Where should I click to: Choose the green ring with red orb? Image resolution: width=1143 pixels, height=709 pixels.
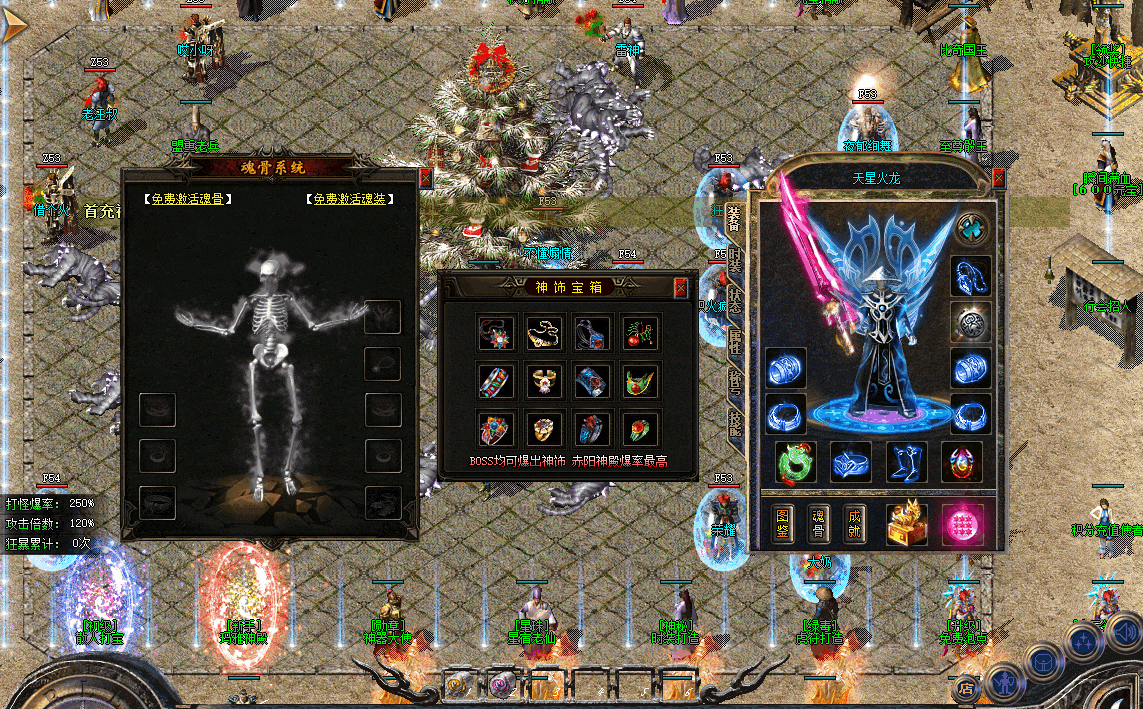coord(641,430)
